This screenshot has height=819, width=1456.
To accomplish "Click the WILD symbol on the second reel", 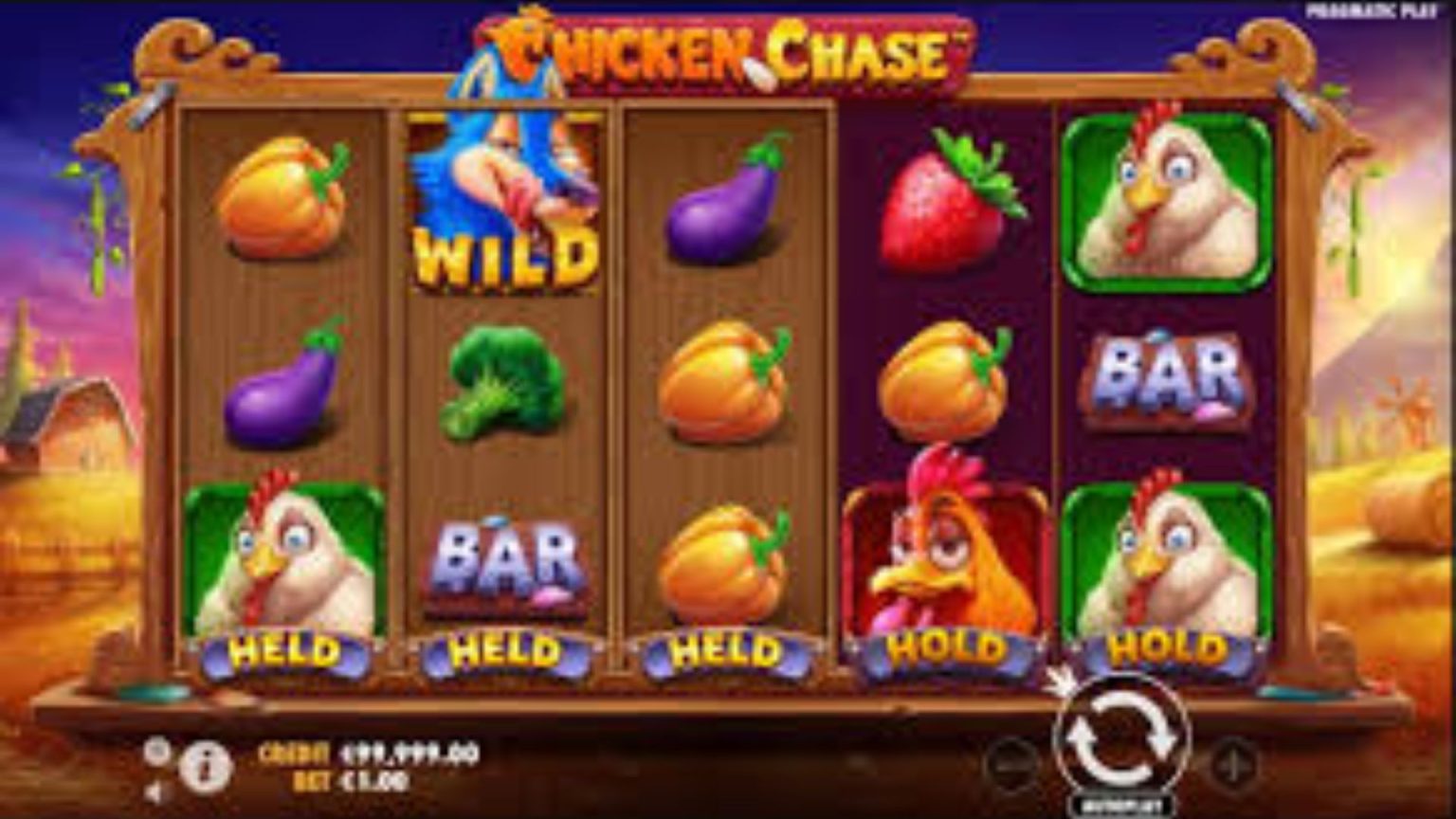I will [504, 204].
